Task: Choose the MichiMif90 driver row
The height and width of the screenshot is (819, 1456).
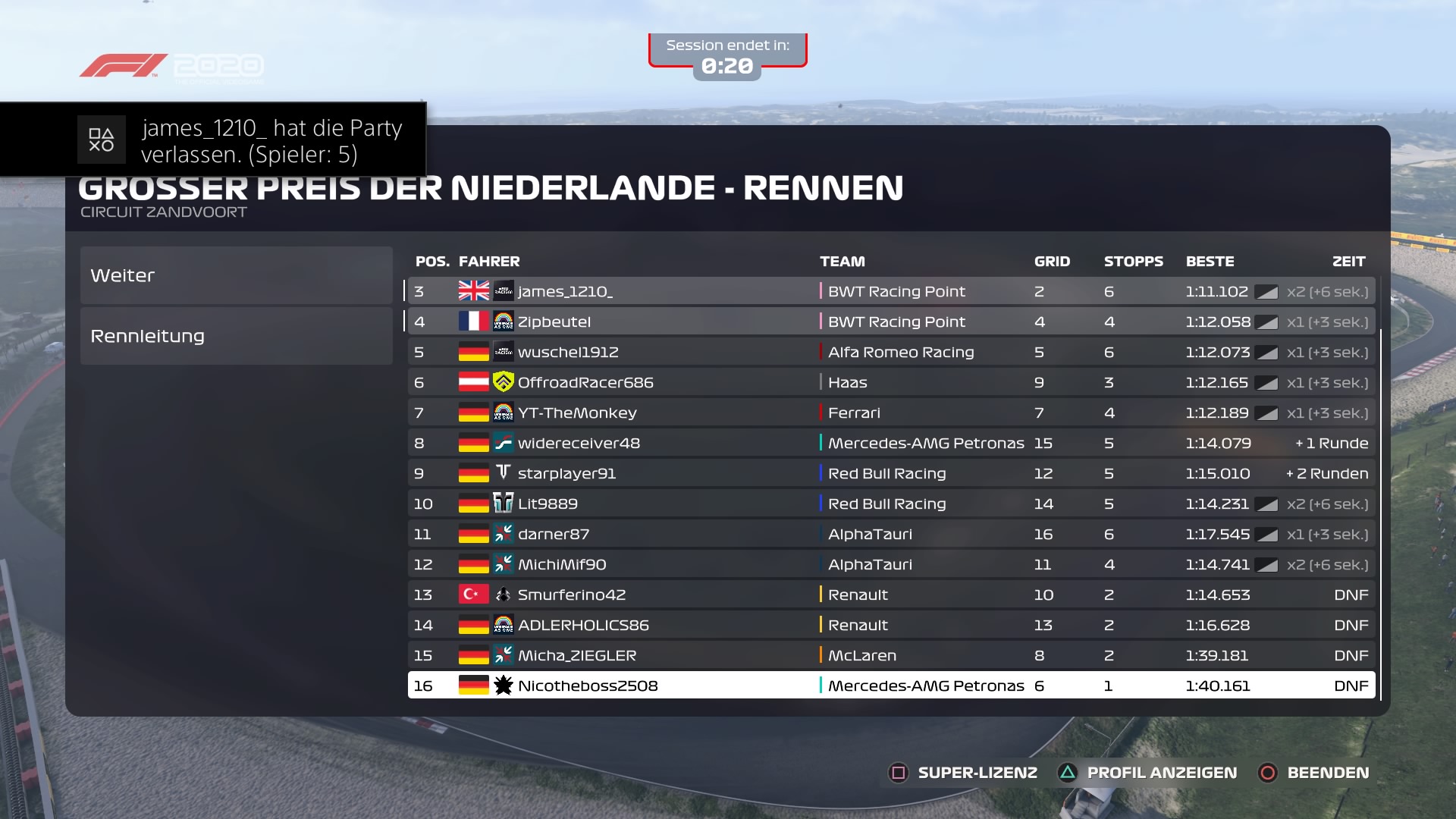Action: pos(891,564)
